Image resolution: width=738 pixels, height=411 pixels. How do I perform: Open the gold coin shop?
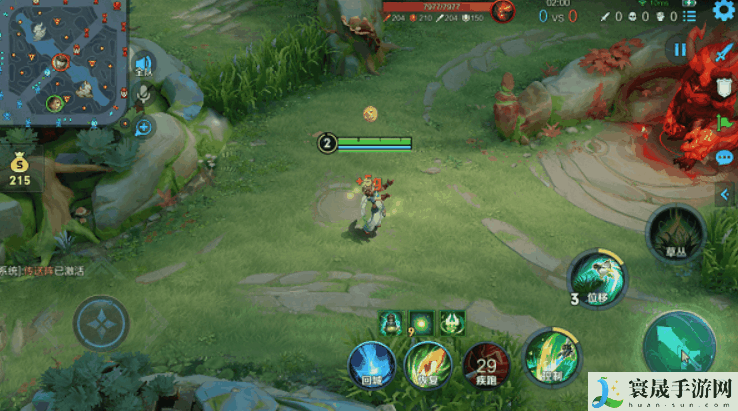coord(19,167)
